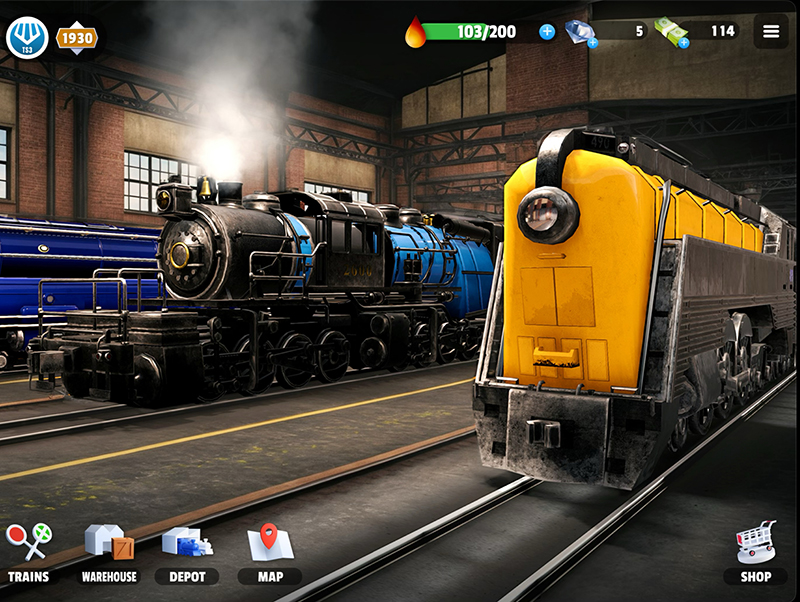This screenshot has width=800, height=602.
Task: Open the Warehouse
Action: [x=109, y=552]
